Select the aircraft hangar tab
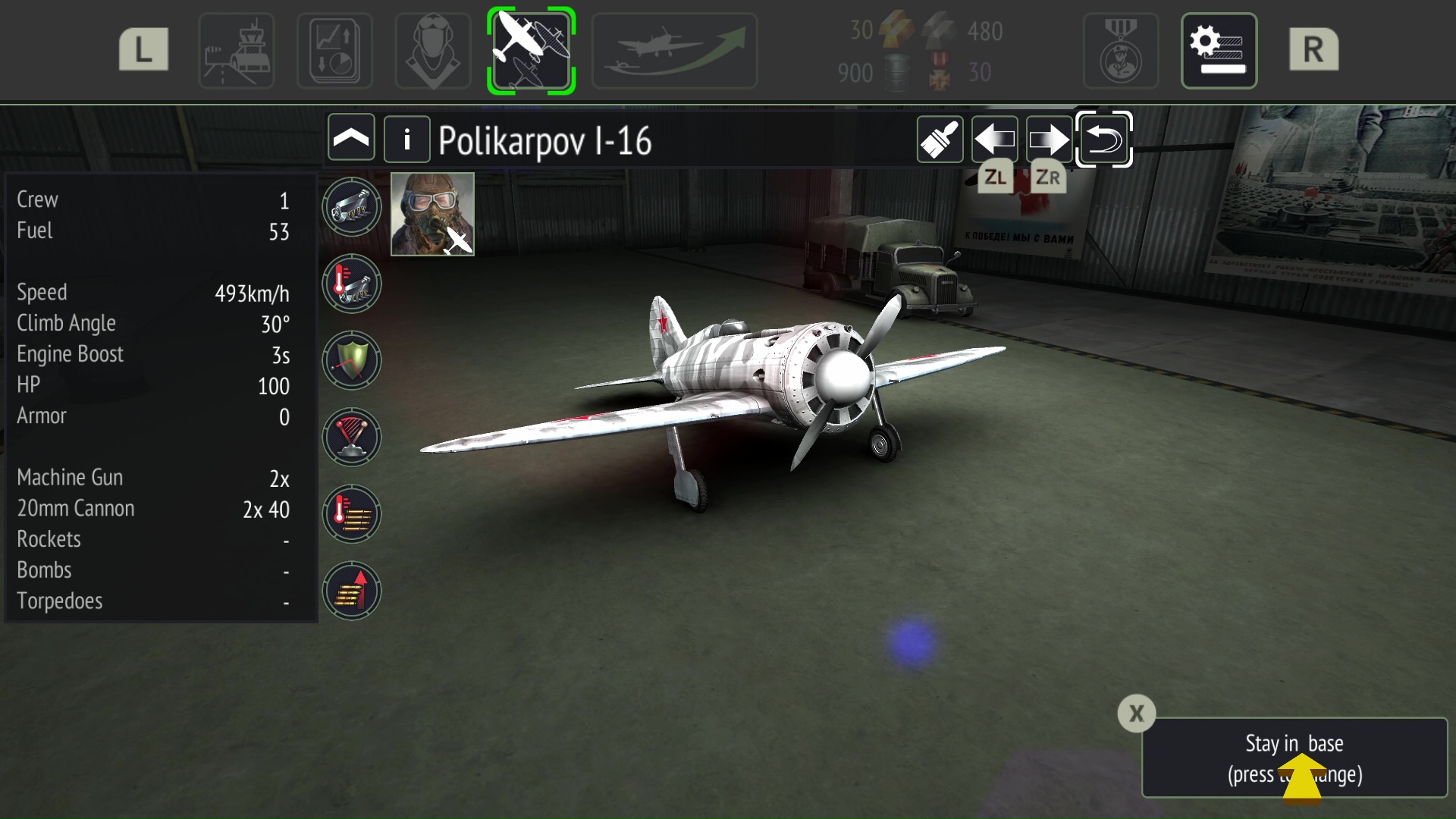1456x819 pixels. tap(531, 51)
